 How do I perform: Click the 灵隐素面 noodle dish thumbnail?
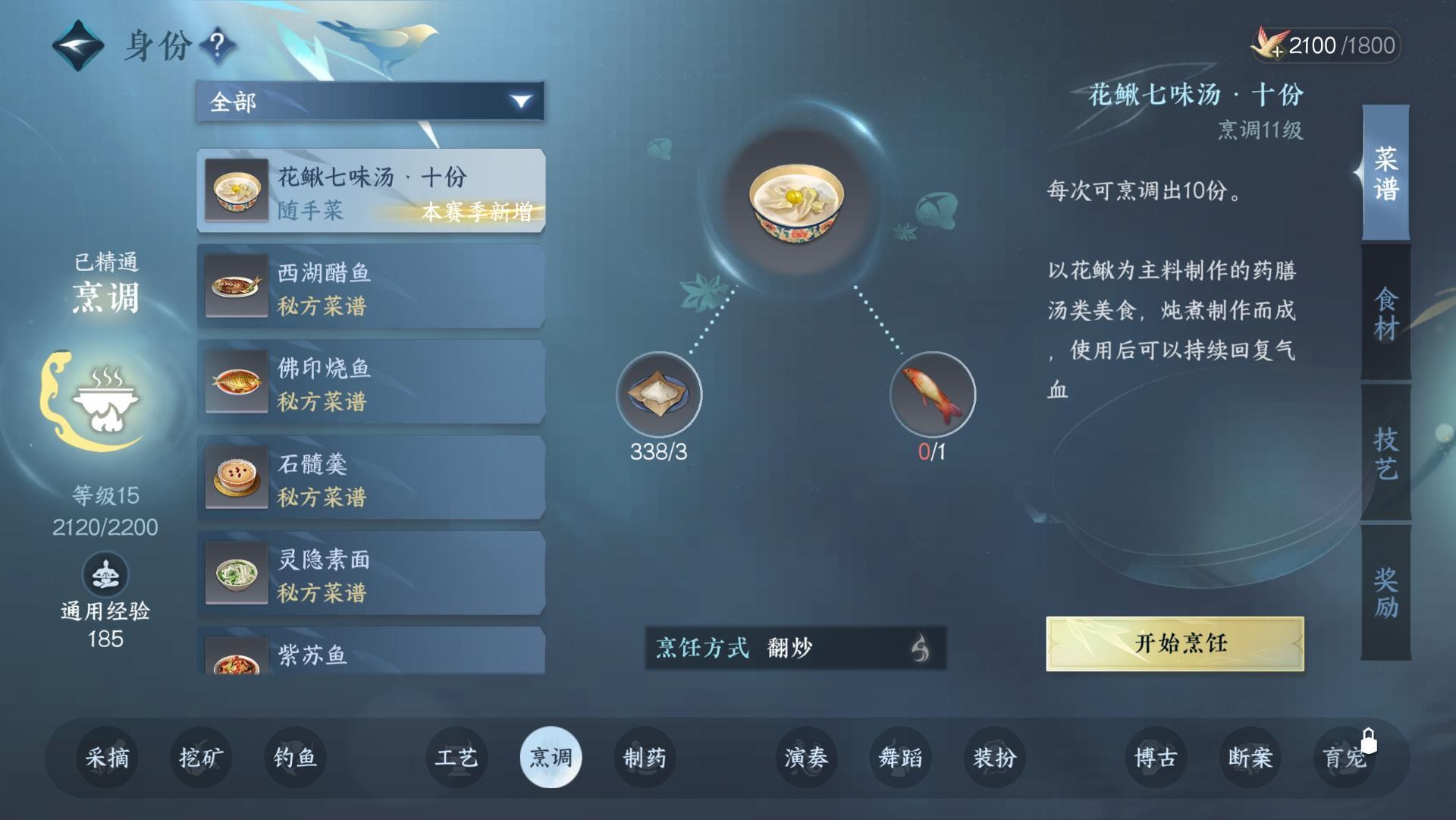[x=236, y=574]
